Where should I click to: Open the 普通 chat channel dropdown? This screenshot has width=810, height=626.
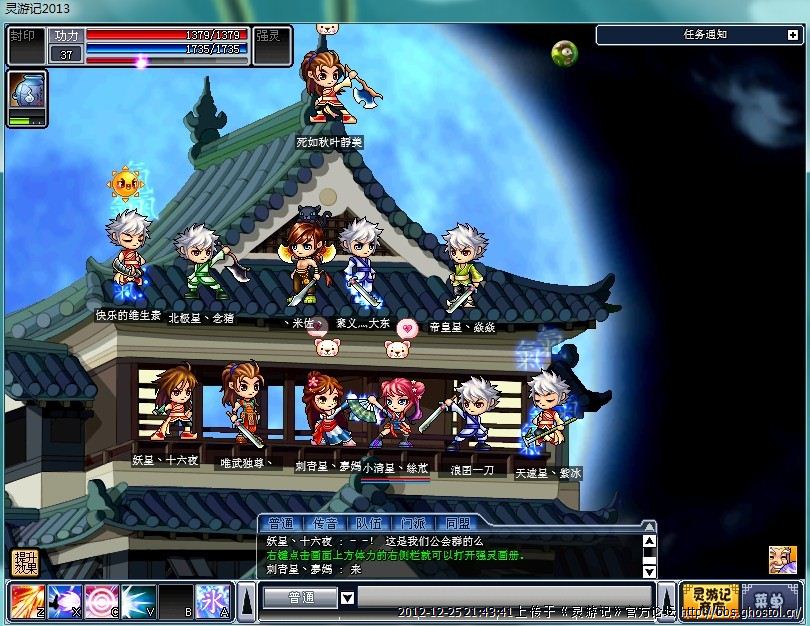347,598
